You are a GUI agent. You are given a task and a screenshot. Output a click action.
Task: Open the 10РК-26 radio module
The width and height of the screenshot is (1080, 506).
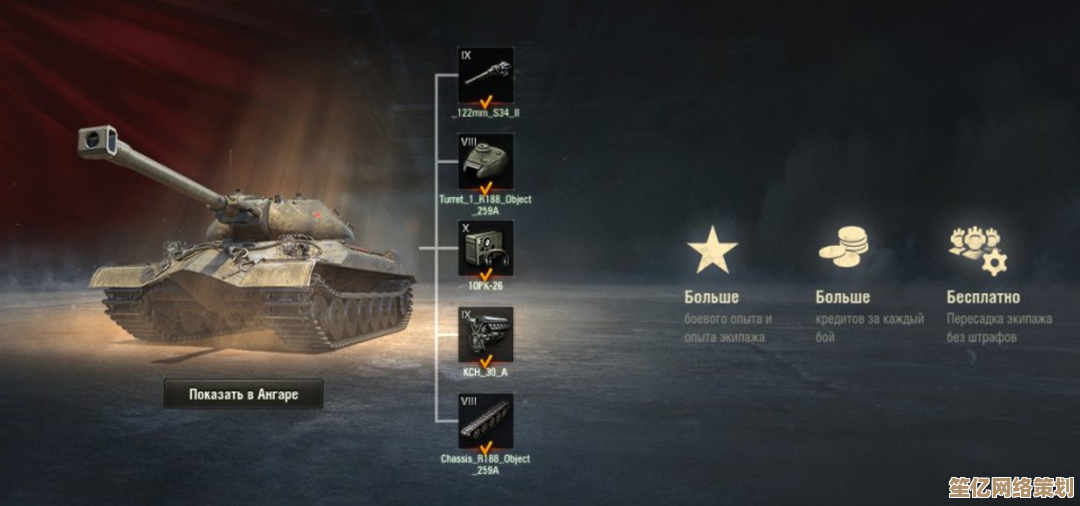486,248
